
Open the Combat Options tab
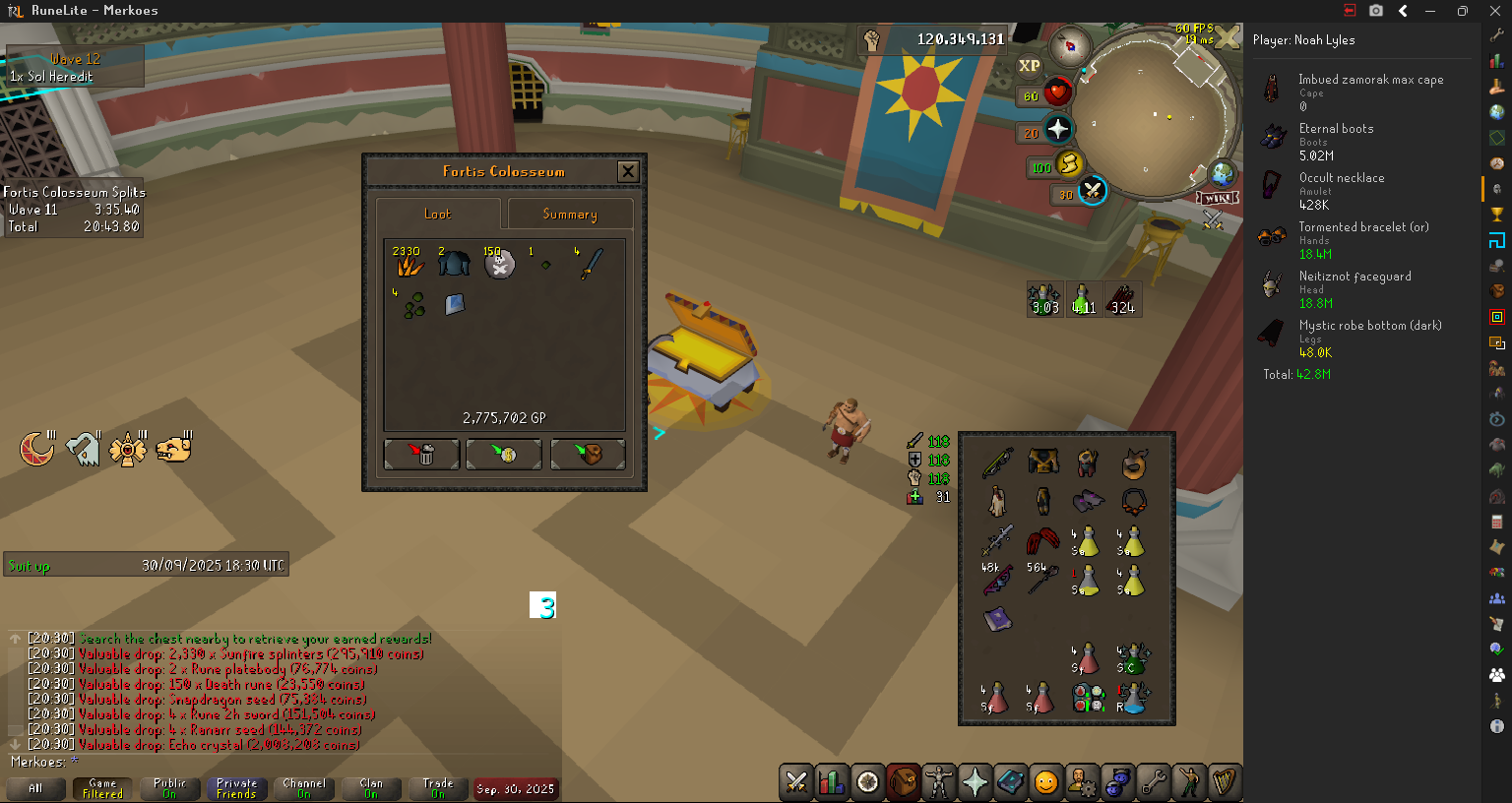(796, 782)
